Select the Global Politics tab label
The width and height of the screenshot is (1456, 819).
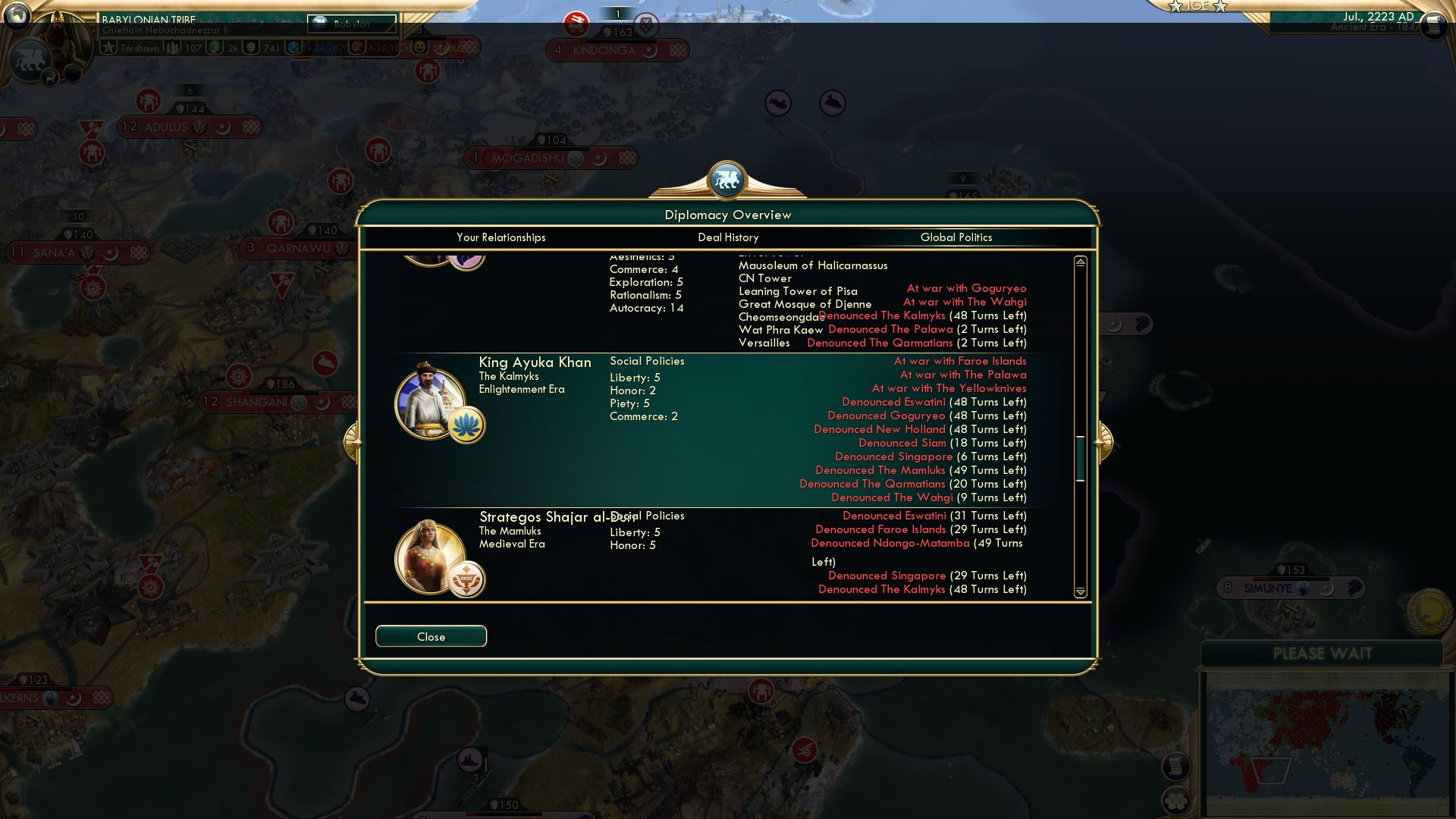point(955,237)
